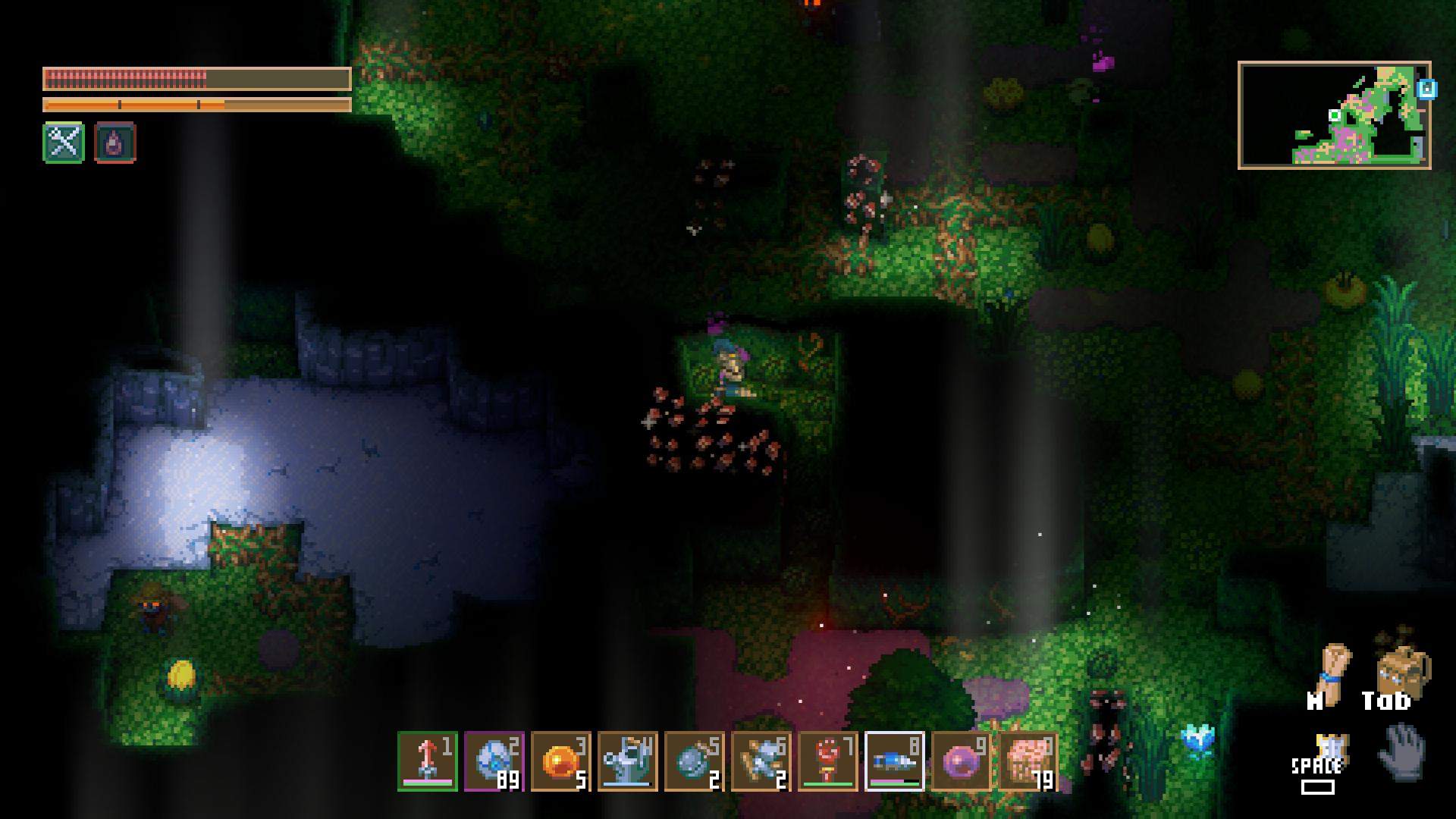Select the blue ore stack of 89

tap(494, 761)
